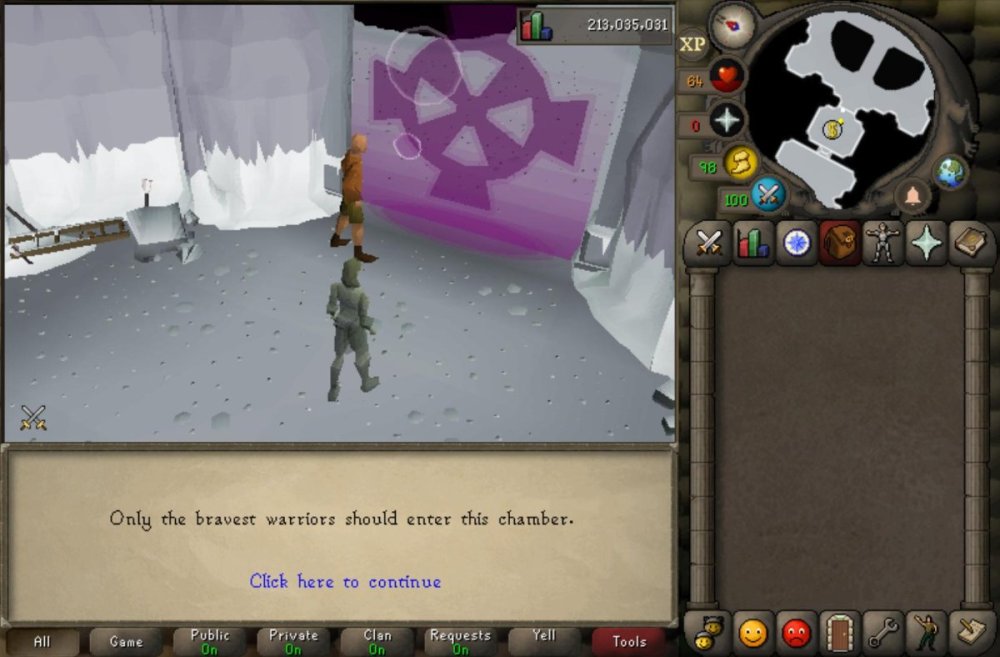
Task: Open the Quest compass tab
Action: point(797,243)
